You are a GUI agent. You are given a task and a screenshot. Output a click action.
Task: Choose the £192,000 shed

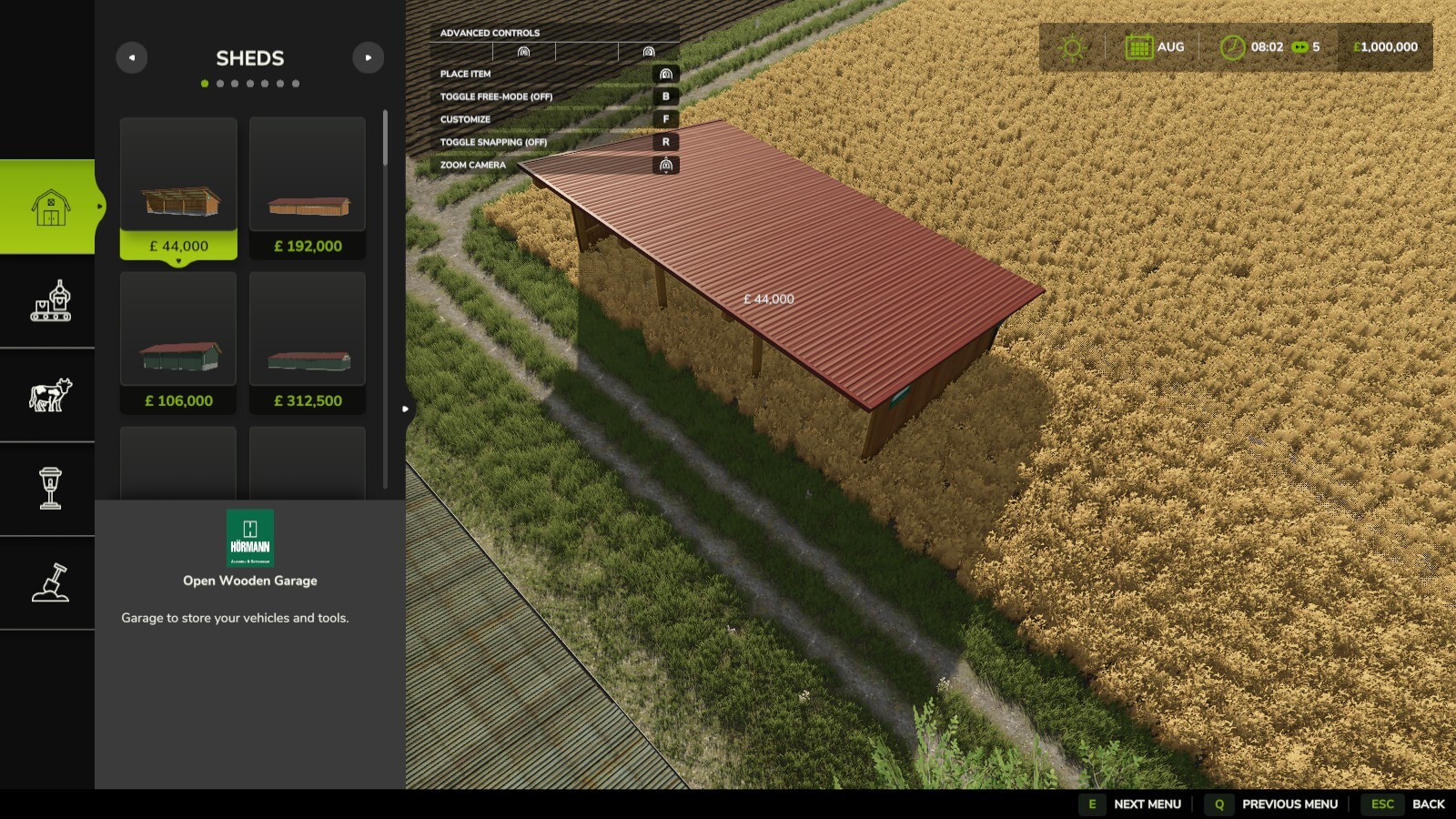(x=308, y=188)
